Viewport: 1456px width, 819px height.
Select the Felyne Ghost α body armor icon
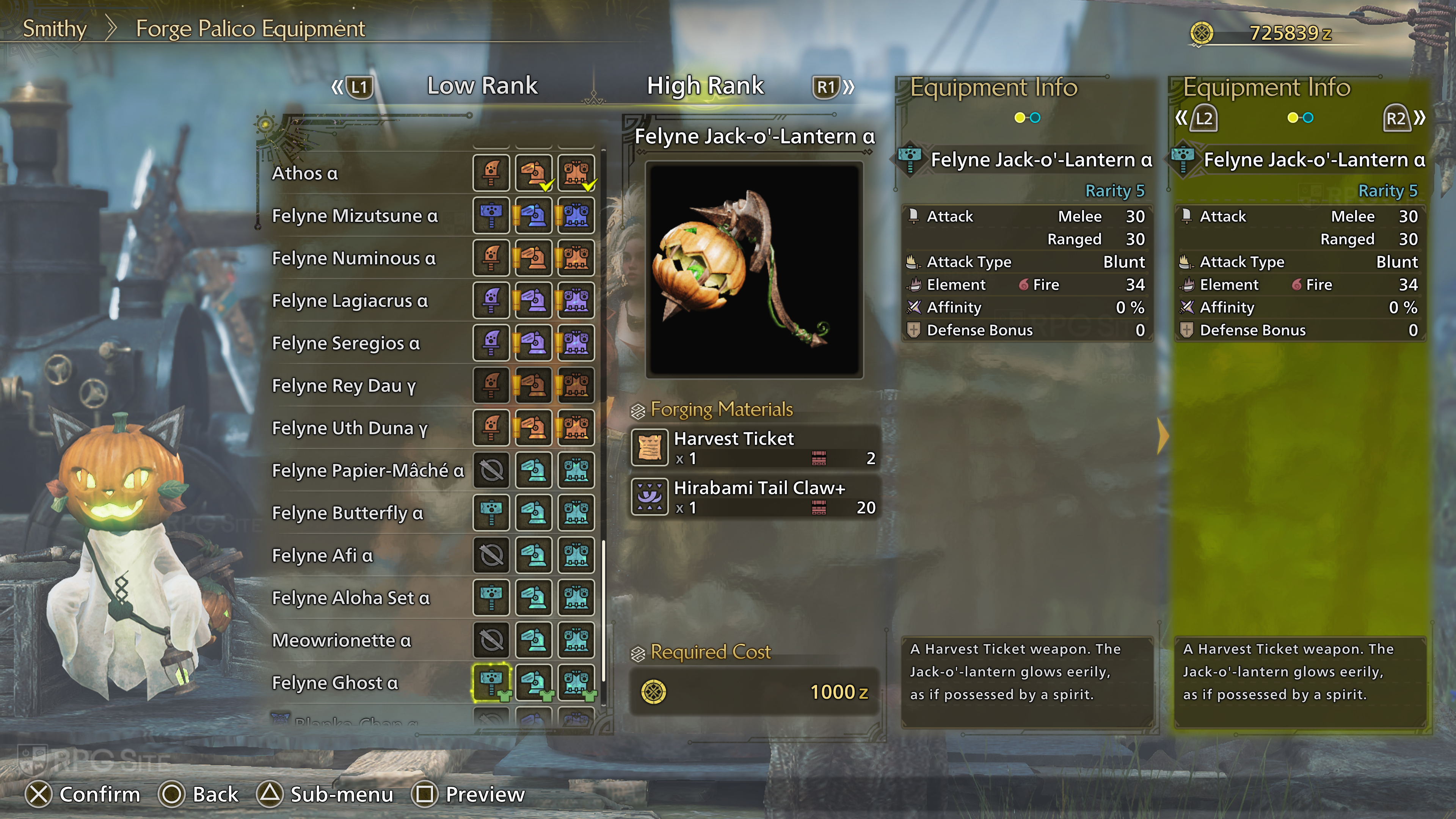[576, 682]
